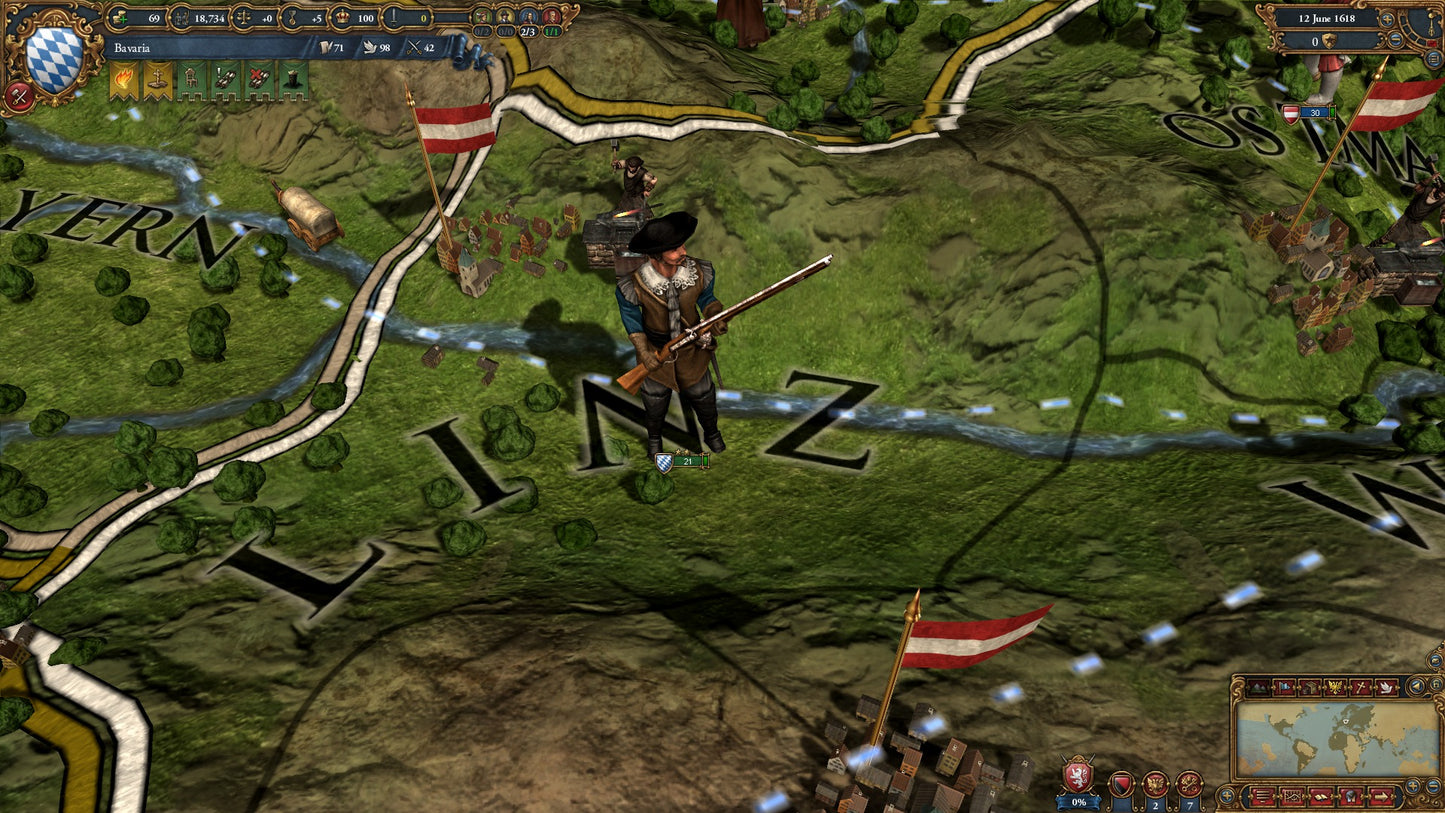Toggle the terrain mapmode above the minimap

[x=1258, y=687]
